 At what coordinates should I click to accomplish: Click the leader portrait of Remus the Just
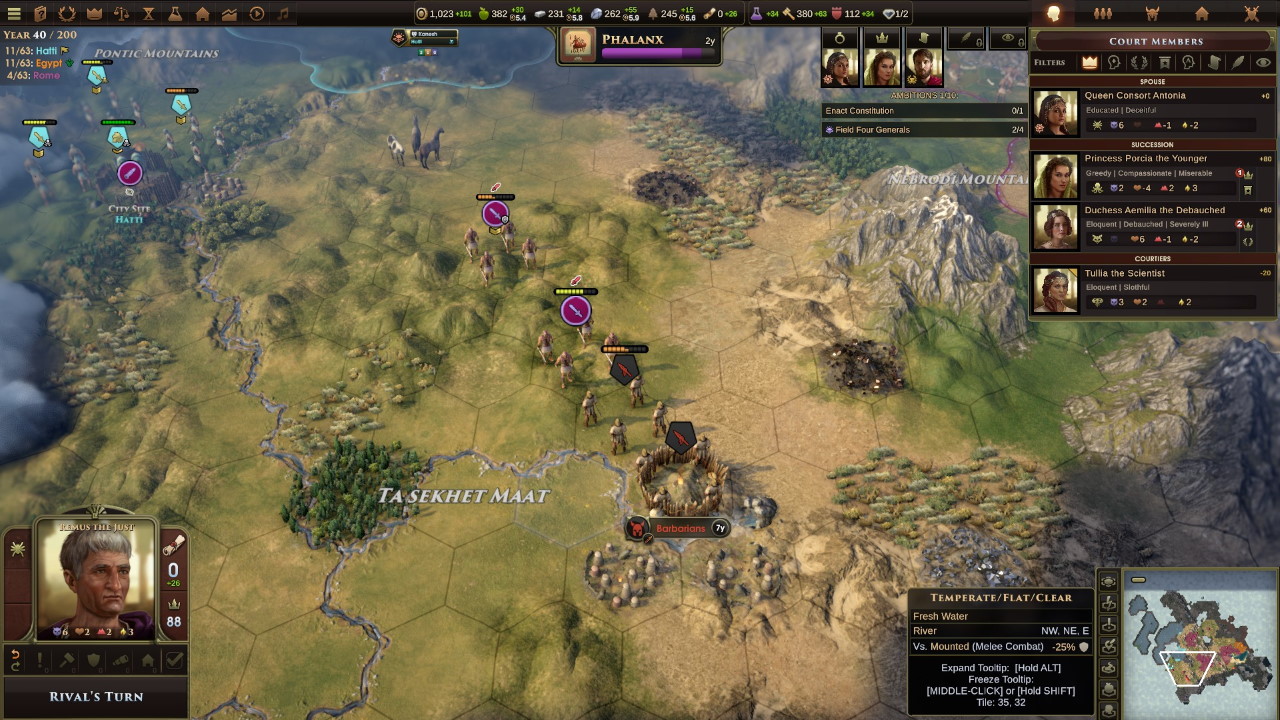[97, 580]
